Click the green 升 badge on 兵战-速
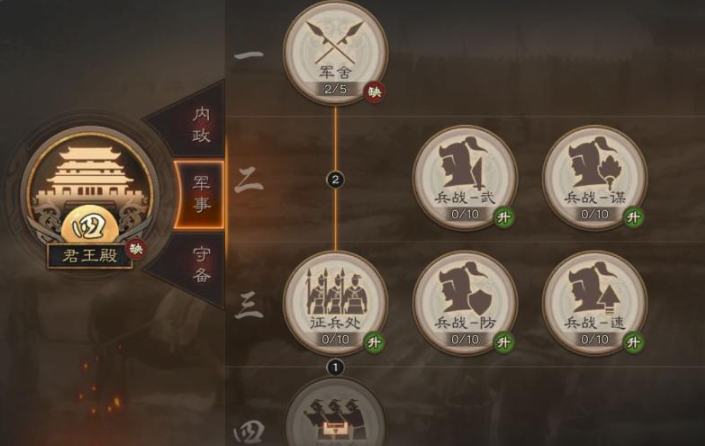The image size is (705, 446). pos(634,343)
